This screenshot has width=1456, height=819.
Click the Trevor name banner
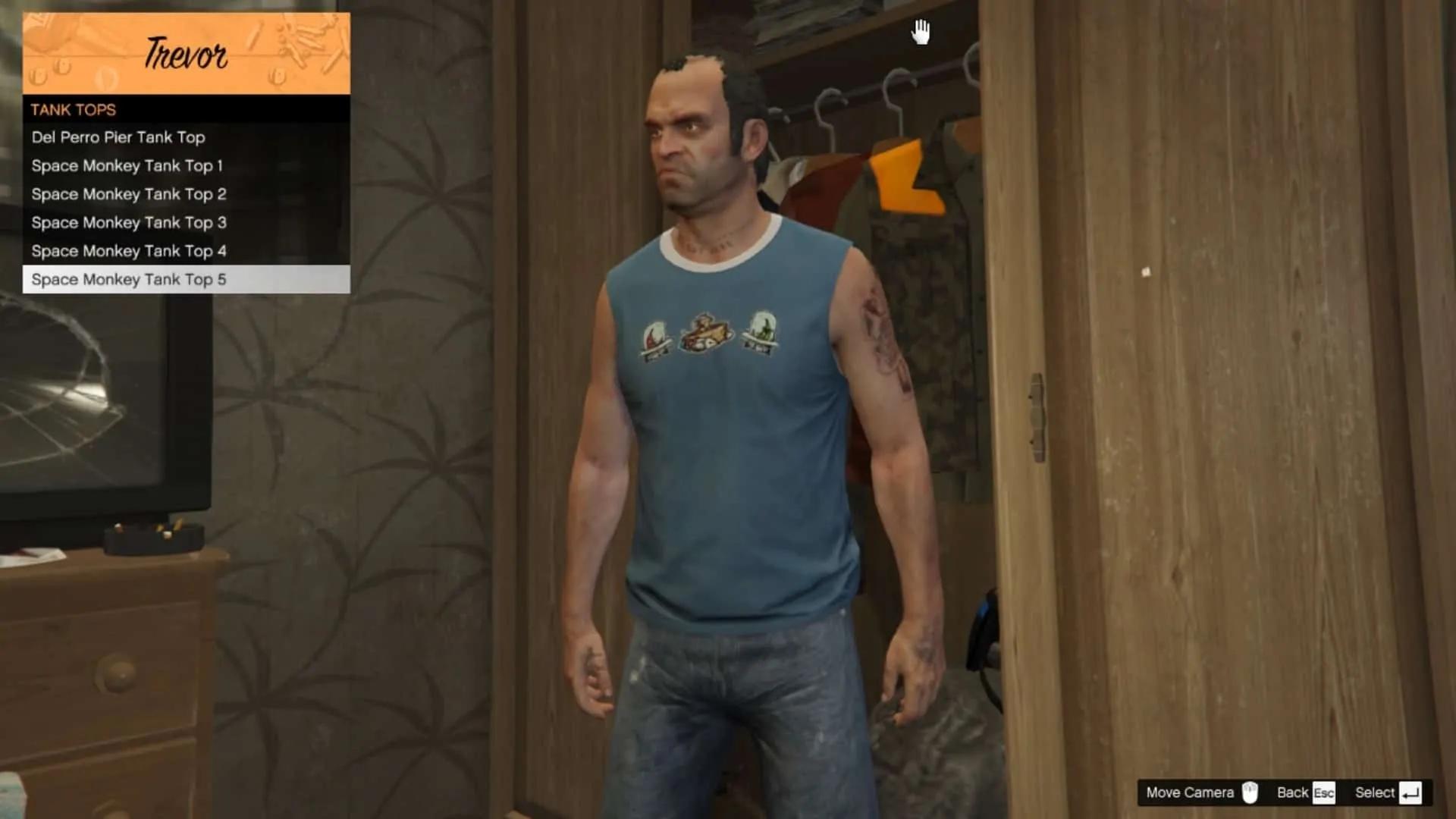[x=186, y=53]
